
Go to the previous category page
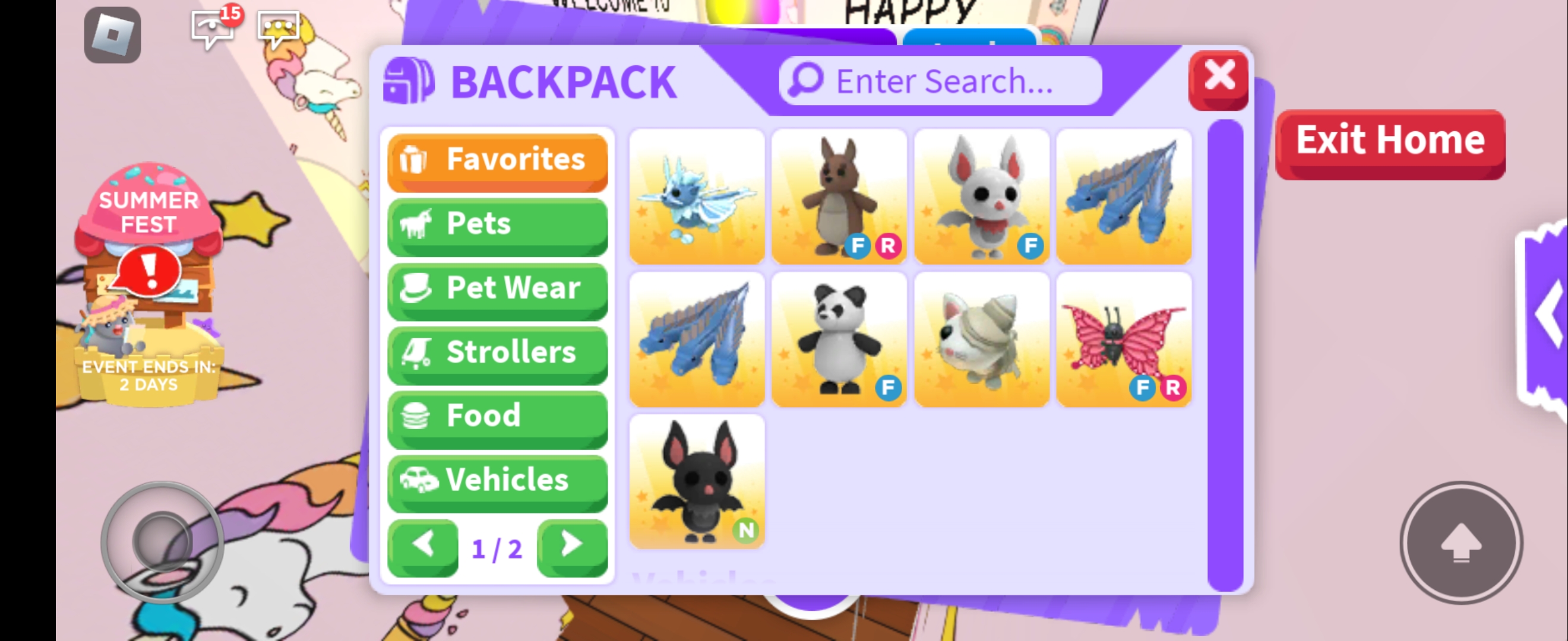(x=423, y=546)
